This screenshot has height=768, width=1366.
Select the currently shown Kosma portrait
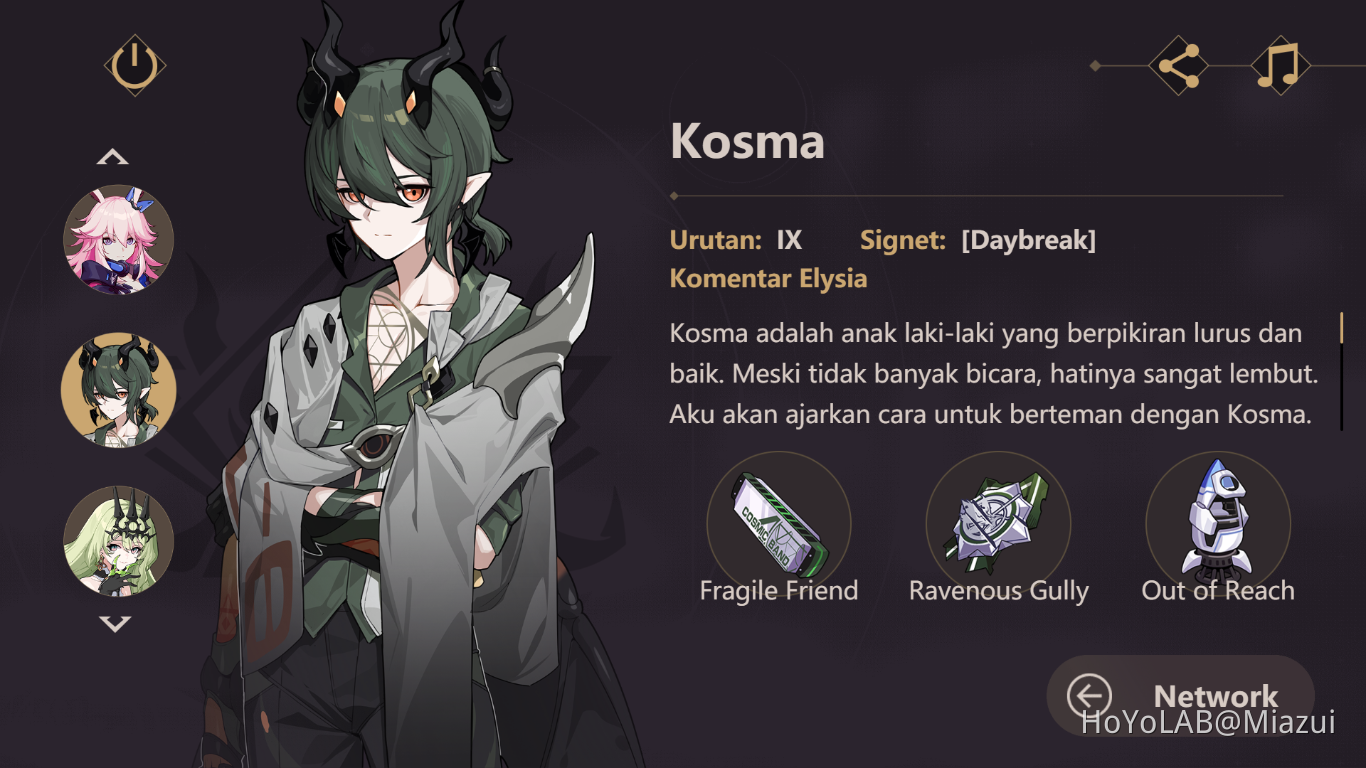tap(117, 390)
